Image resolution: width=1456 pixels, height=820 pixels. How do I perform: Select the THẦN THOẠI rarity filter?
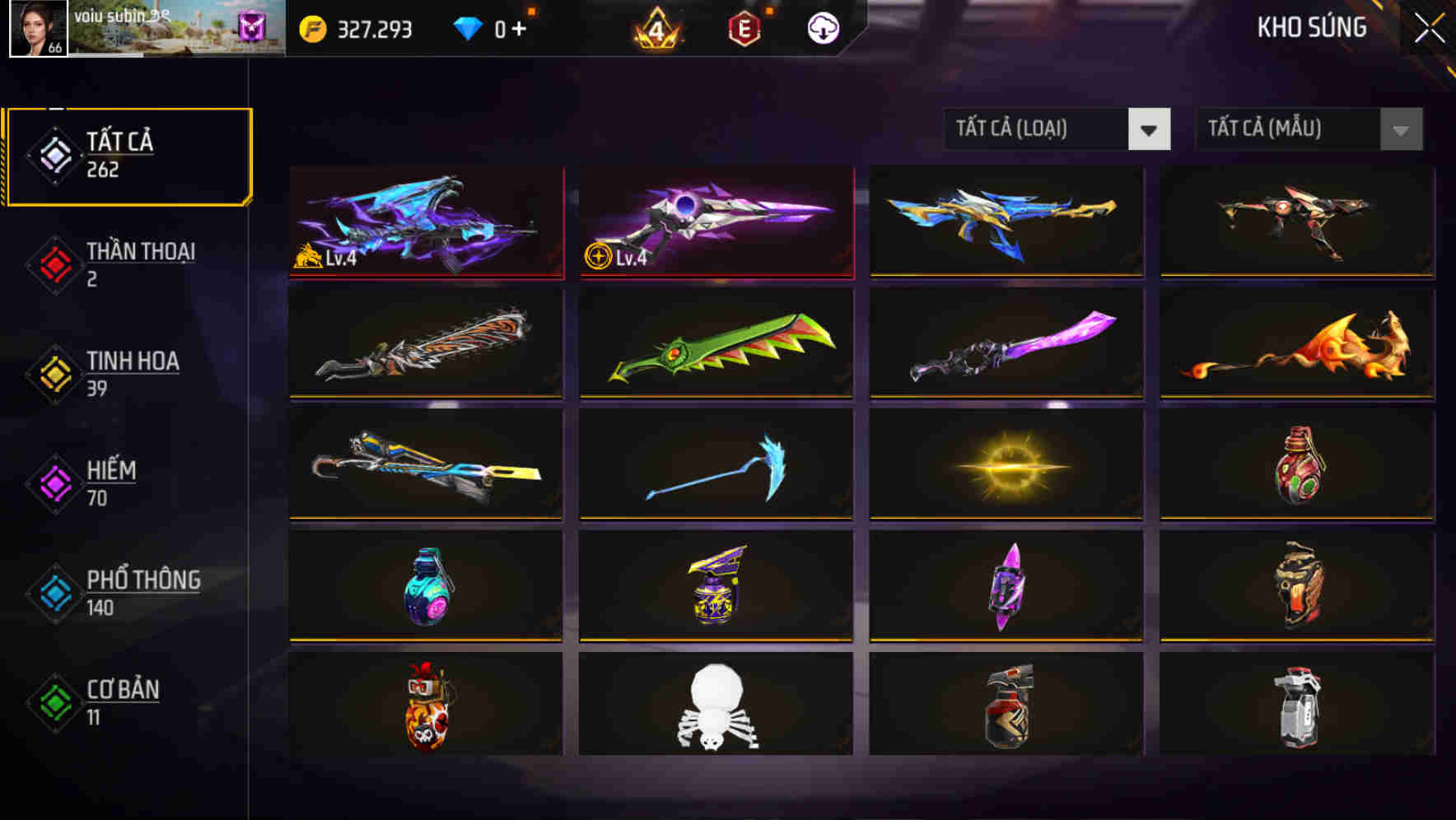click(128, 263)
